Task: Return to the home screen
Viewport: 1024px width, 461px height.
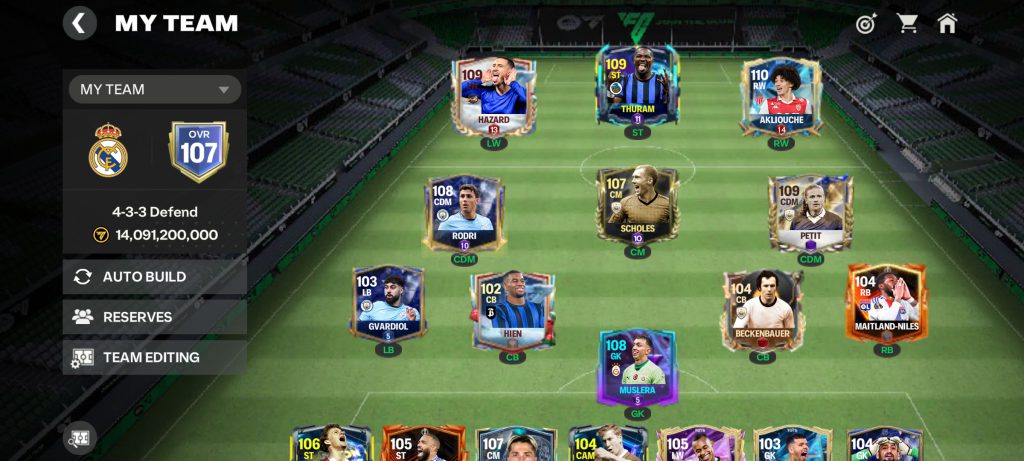Action: [947, 23]
